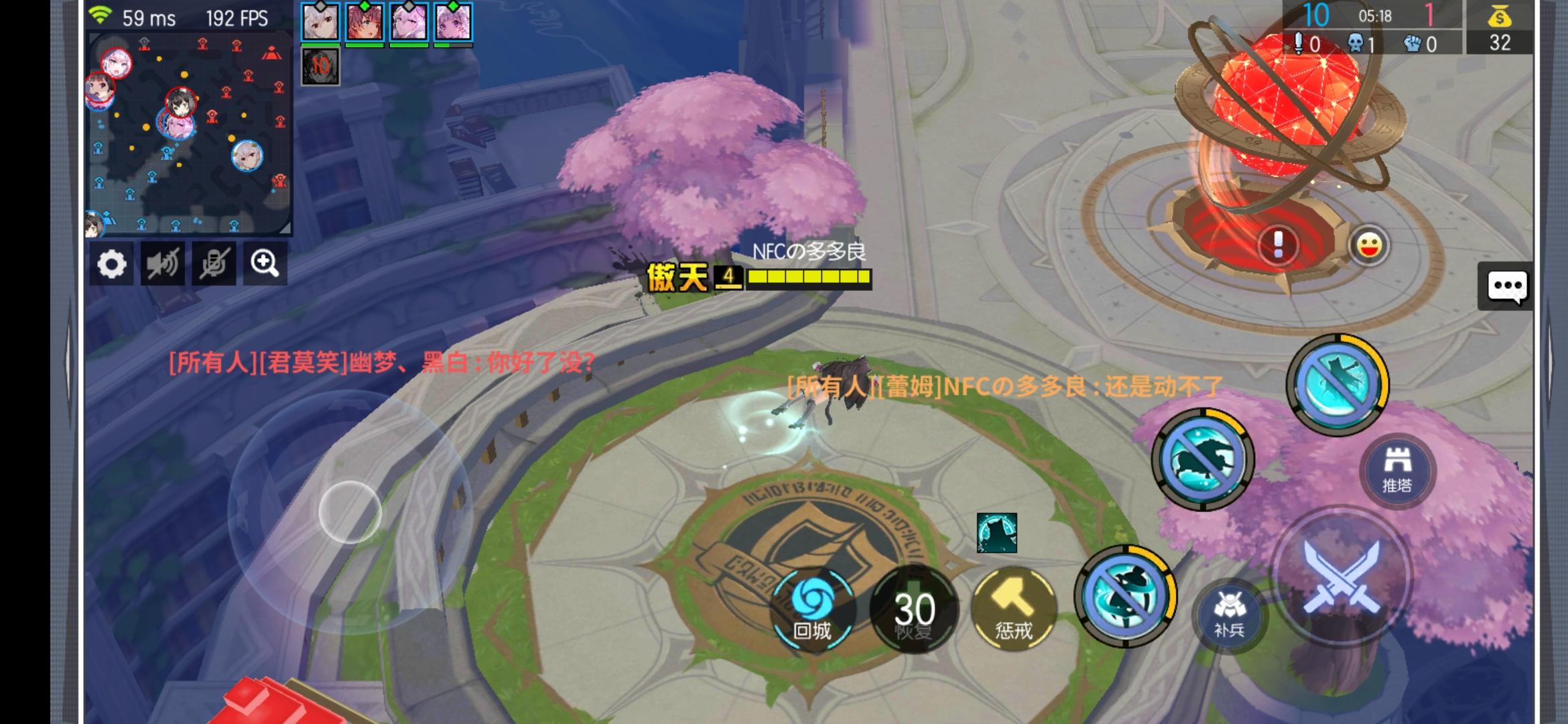The width and height of the screenshot is (1568, 724).
Task: Open the in-game settings gear
Action: coord(113,264)
